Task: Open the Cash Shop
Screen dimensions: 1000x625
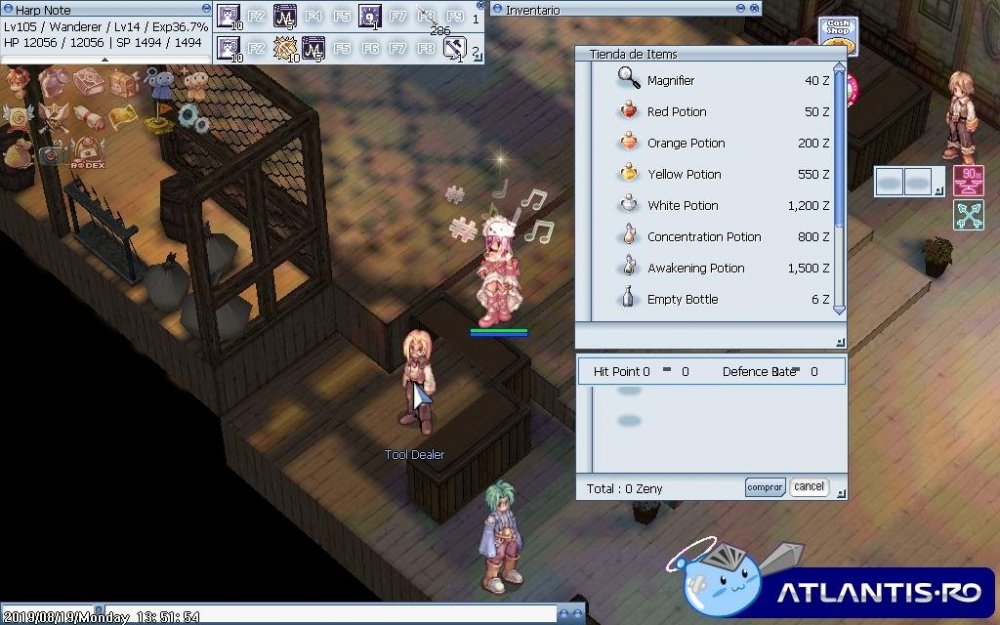Action: tap(837, 30)
